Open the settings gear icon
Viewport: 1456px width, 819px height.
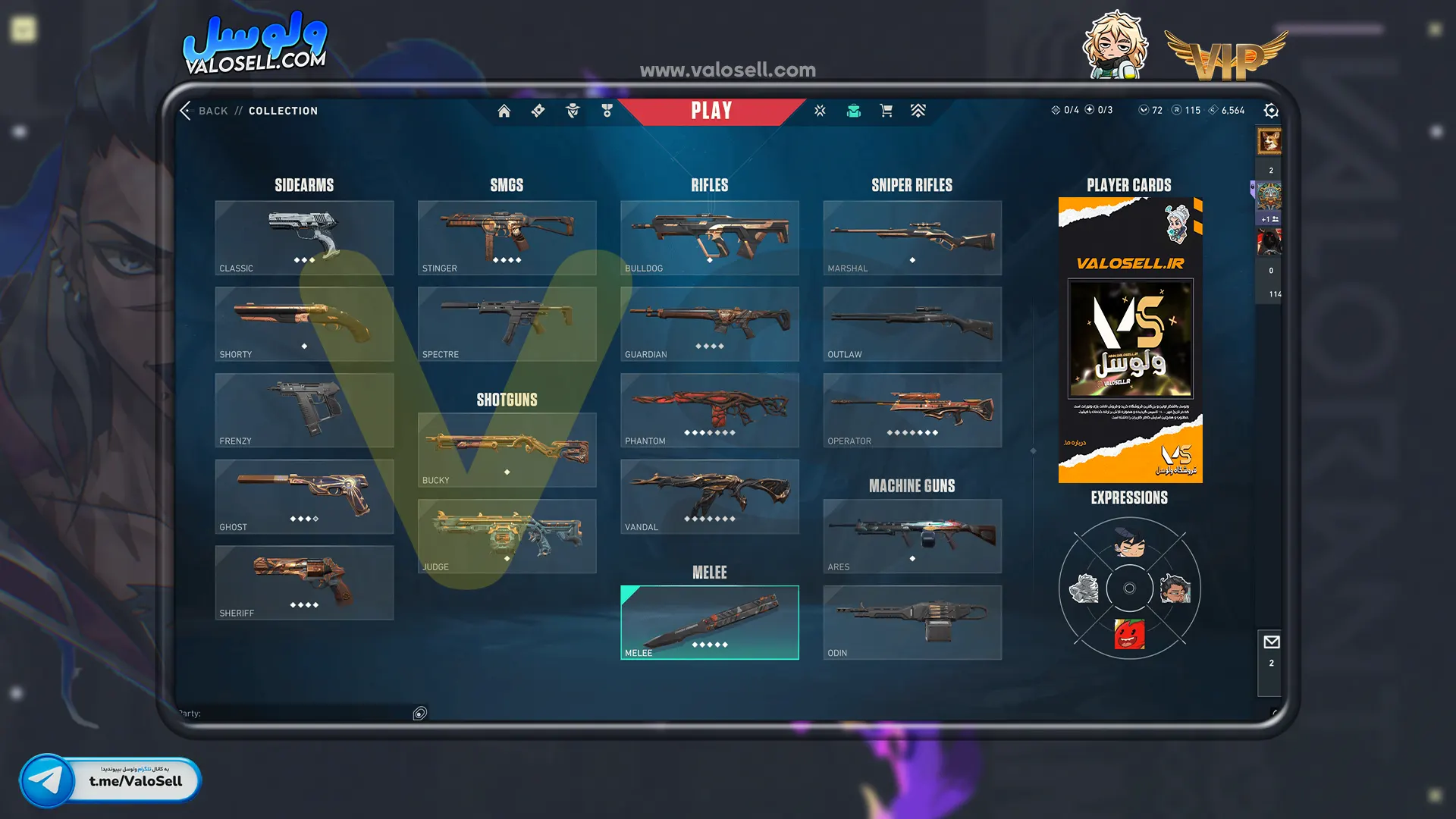click(x=1271, y=111)
